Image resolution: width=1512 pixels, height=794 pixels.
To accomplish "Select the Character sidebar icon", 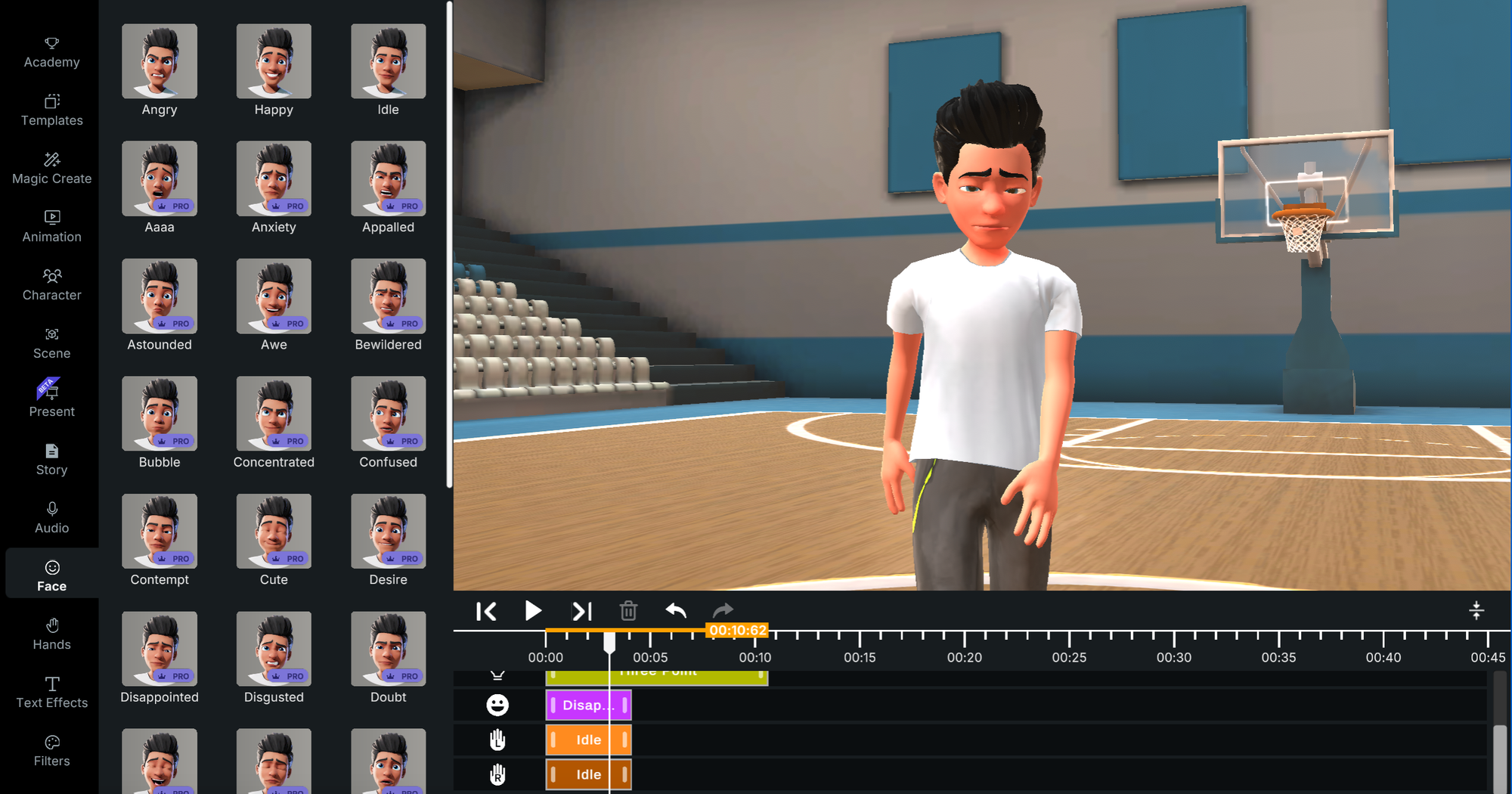I will pyautogui.click(x=51, y=284).
